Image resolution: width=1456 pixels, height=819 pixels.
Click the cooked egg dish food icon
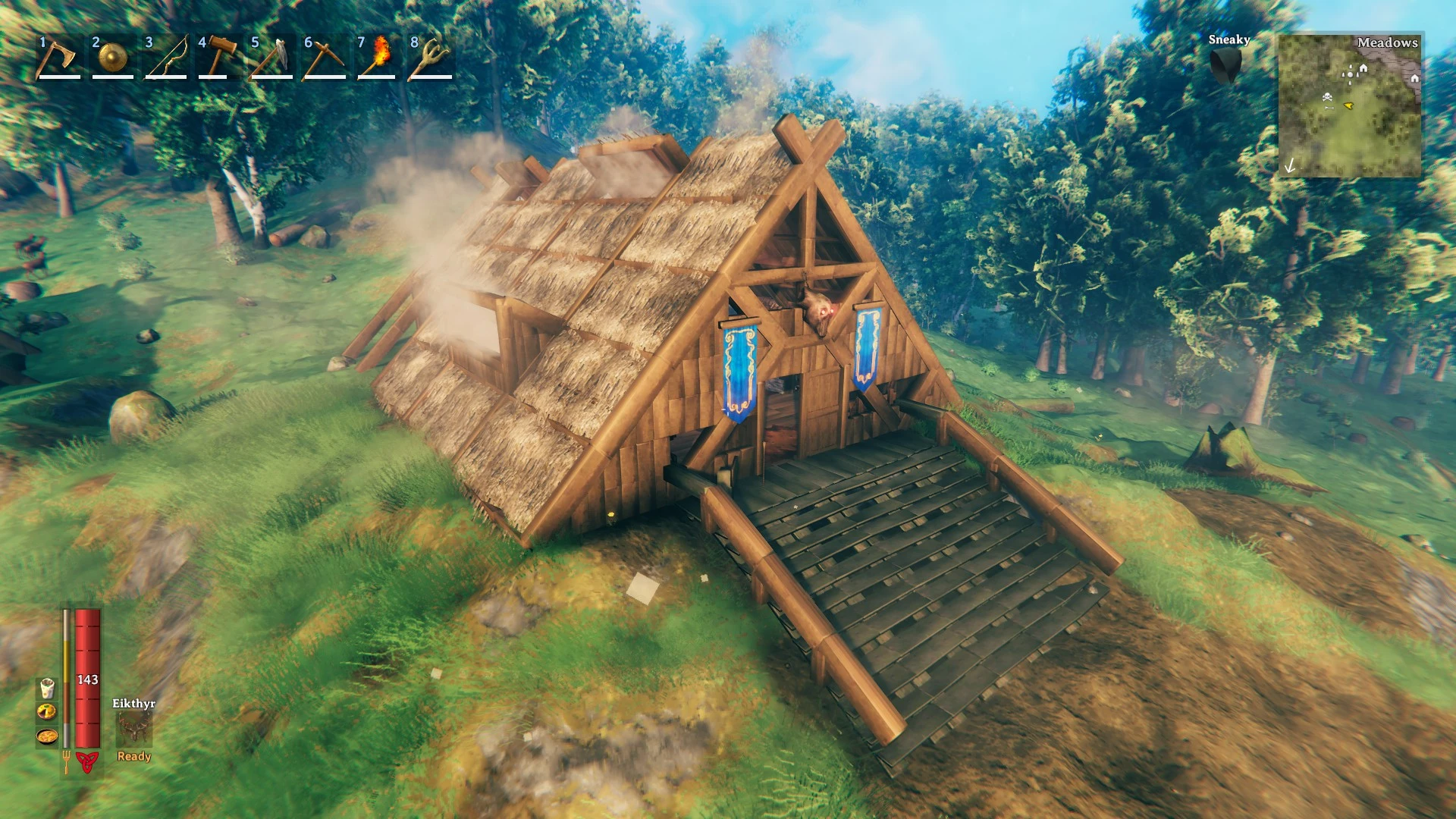47,713
